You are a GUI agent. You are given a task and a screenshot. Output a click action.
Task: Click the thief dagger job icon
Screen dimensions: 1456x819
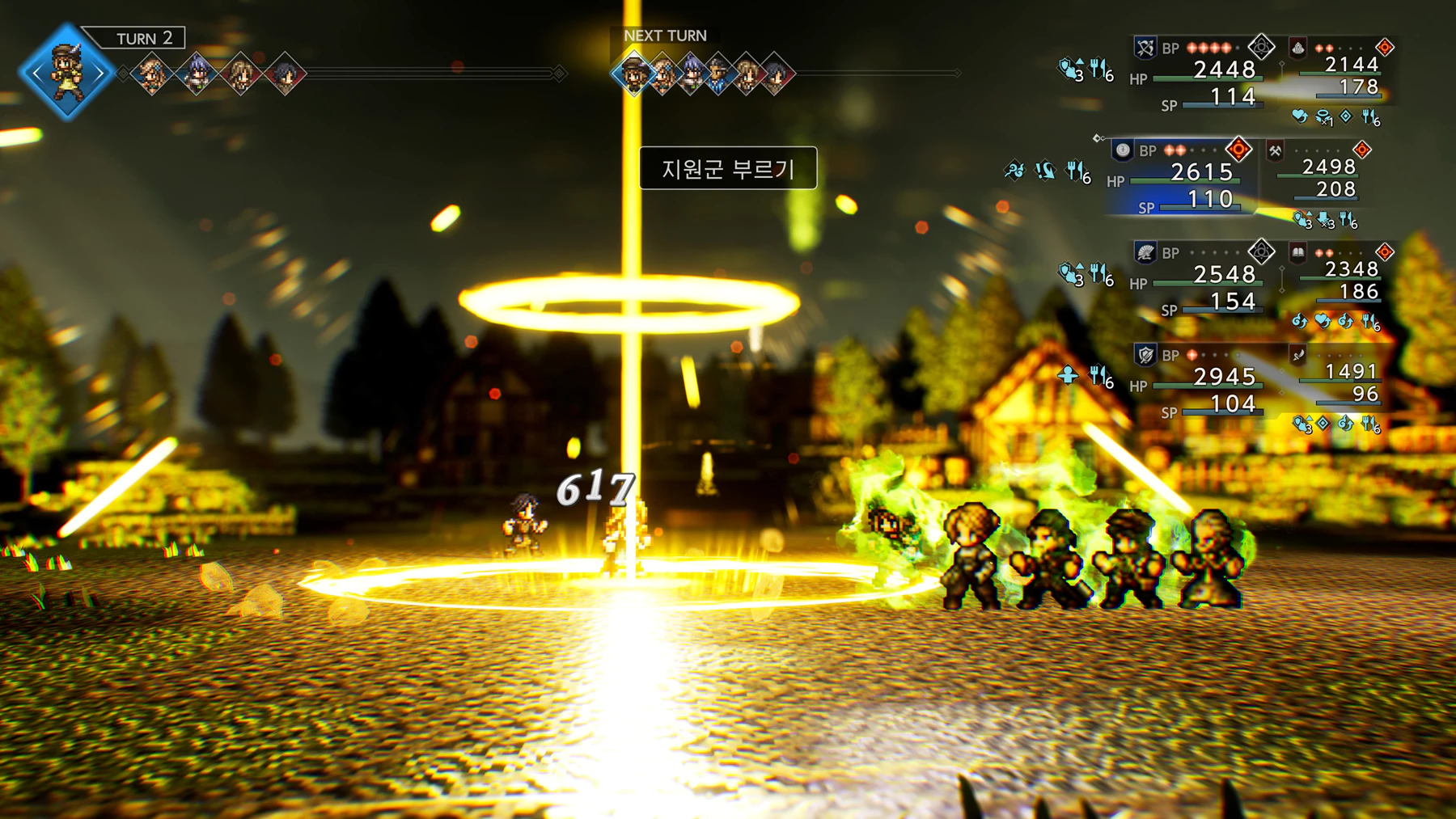tap(1297, 355)
